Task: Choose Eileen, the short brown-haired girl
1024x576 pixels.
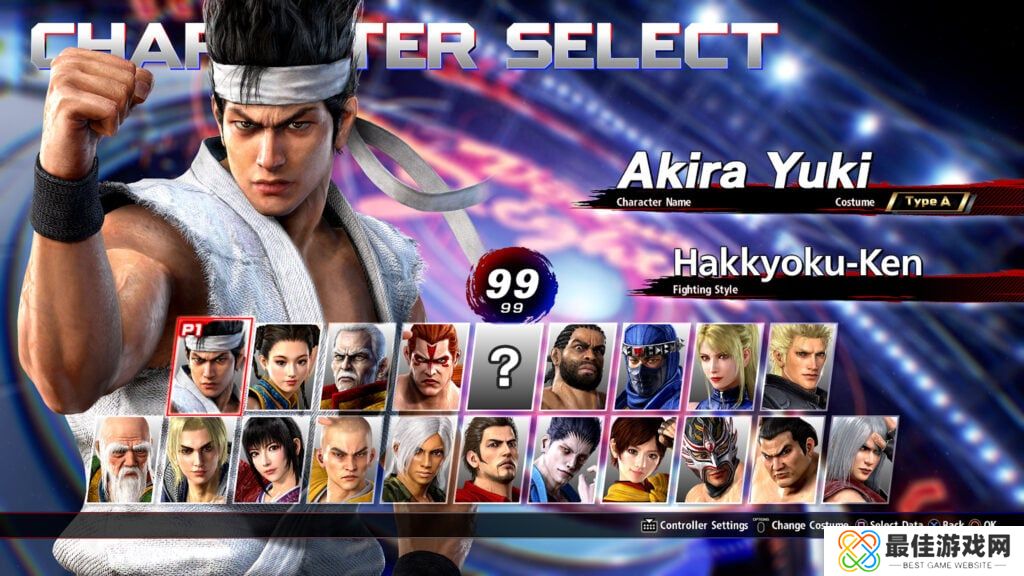Action: point(640,459)
